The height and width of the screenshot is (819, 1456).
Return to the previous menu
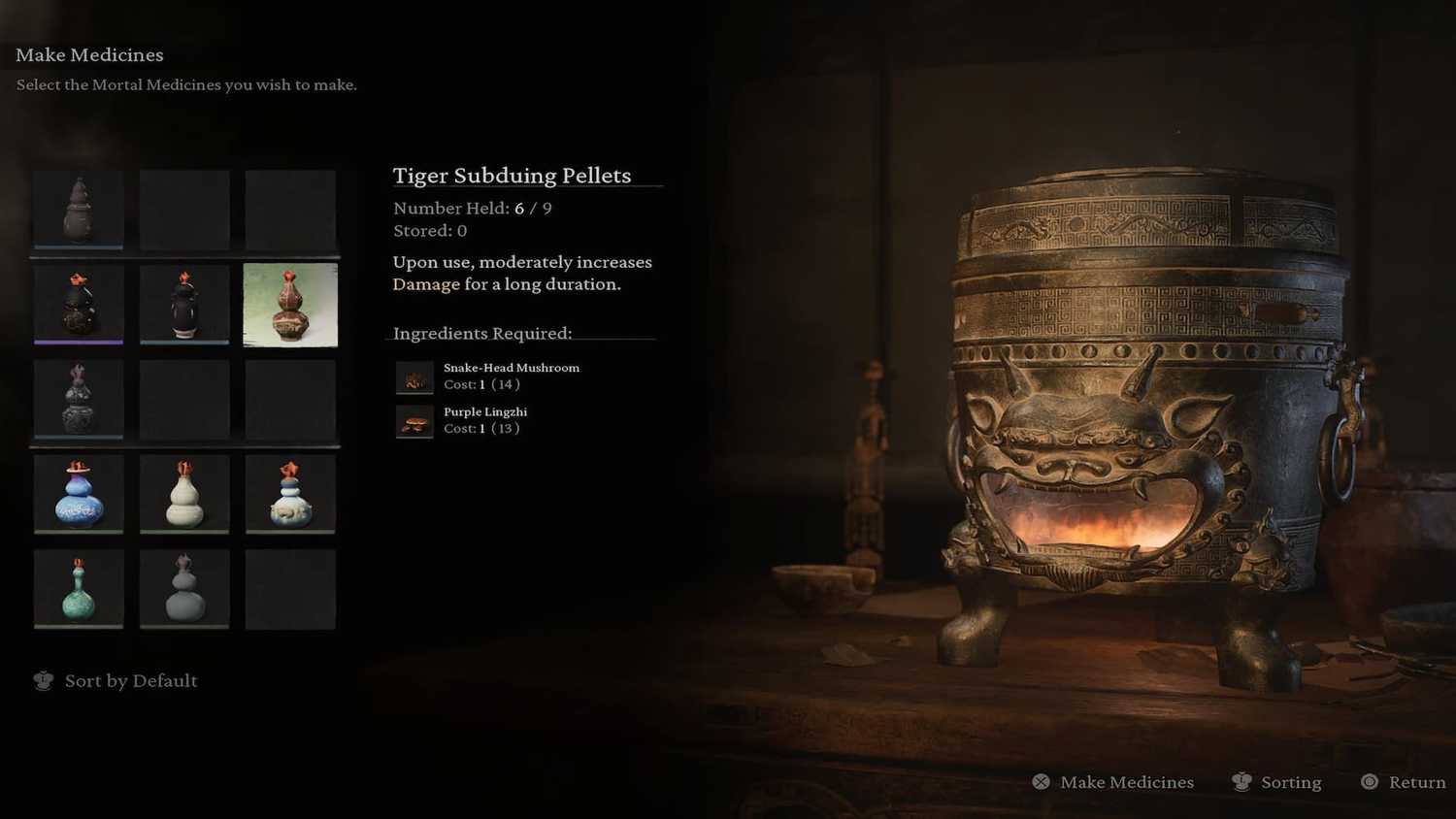pyautogui.click(x=1404, y=782)
